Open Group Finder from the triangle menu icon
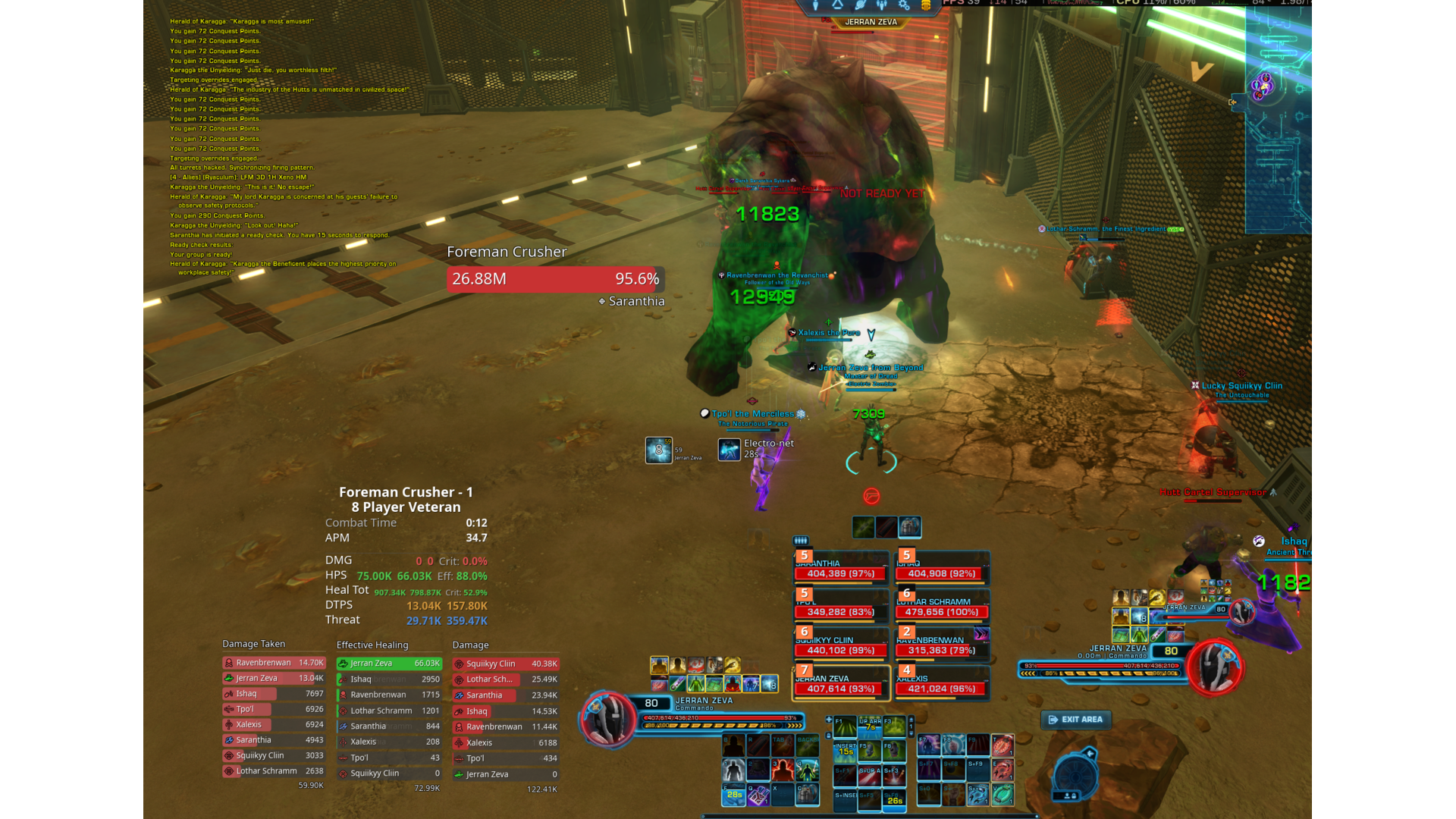 836,6
